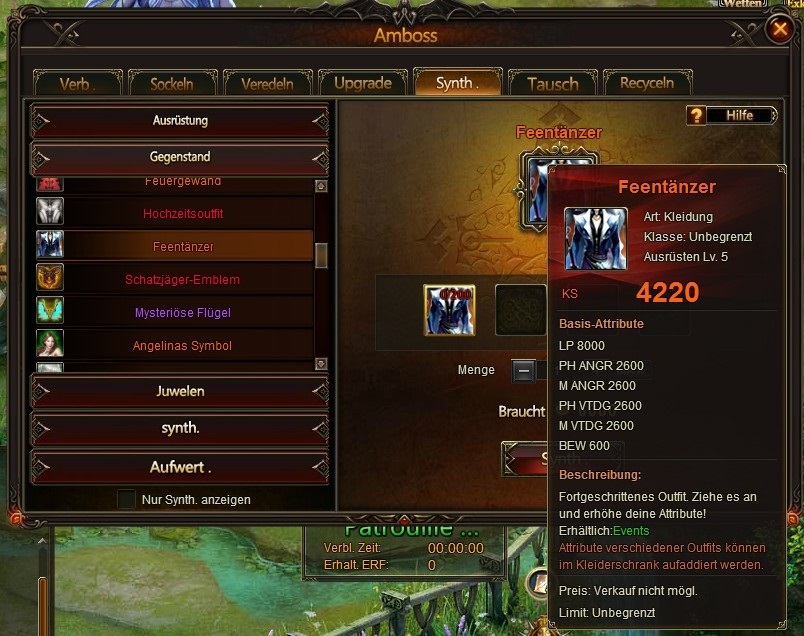Select Angelinas Symbol entry
This screenshot has height=636, width=804.
click(183, 346)
